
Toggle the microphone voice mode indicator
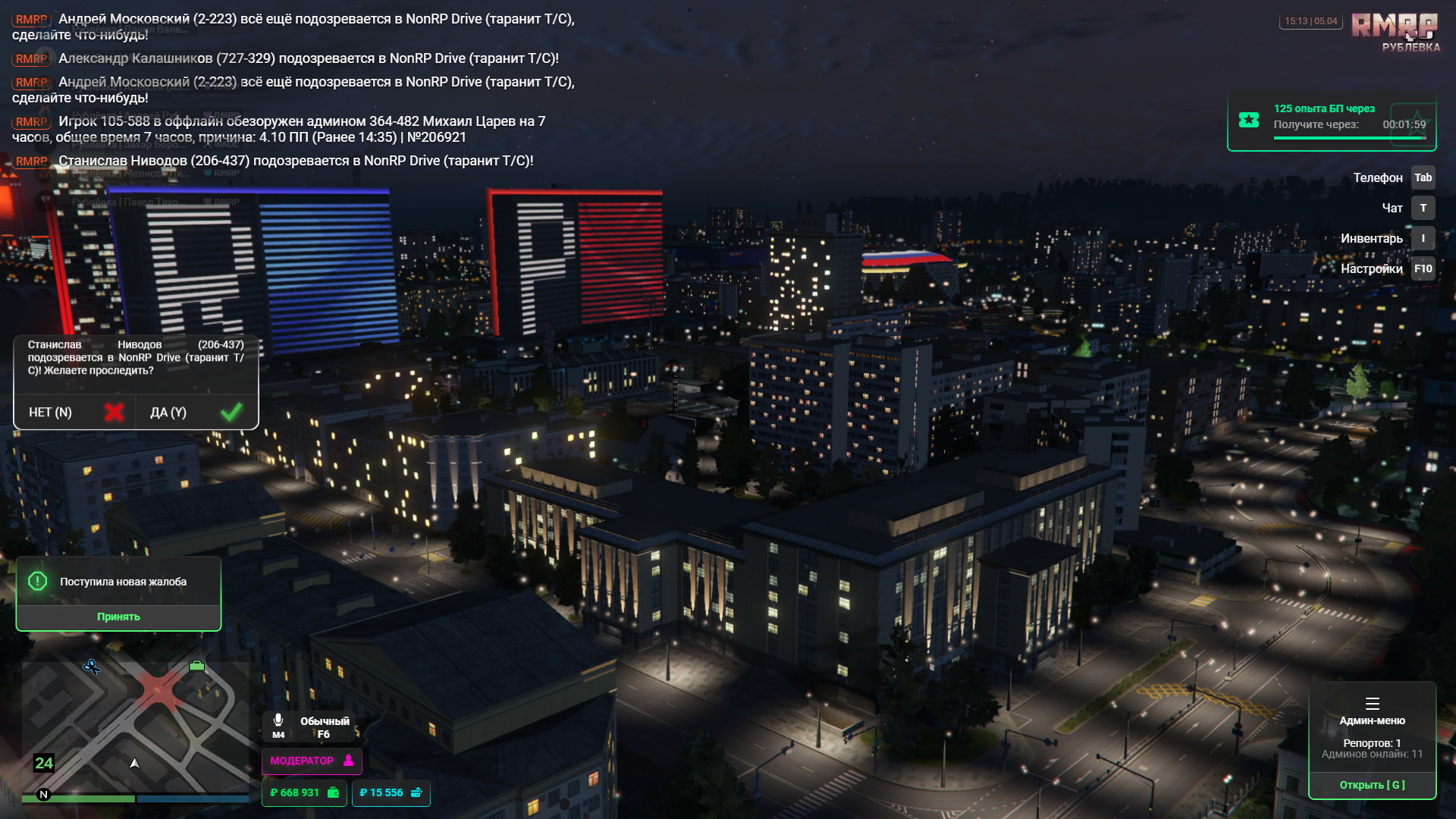(x=279, y=724)
